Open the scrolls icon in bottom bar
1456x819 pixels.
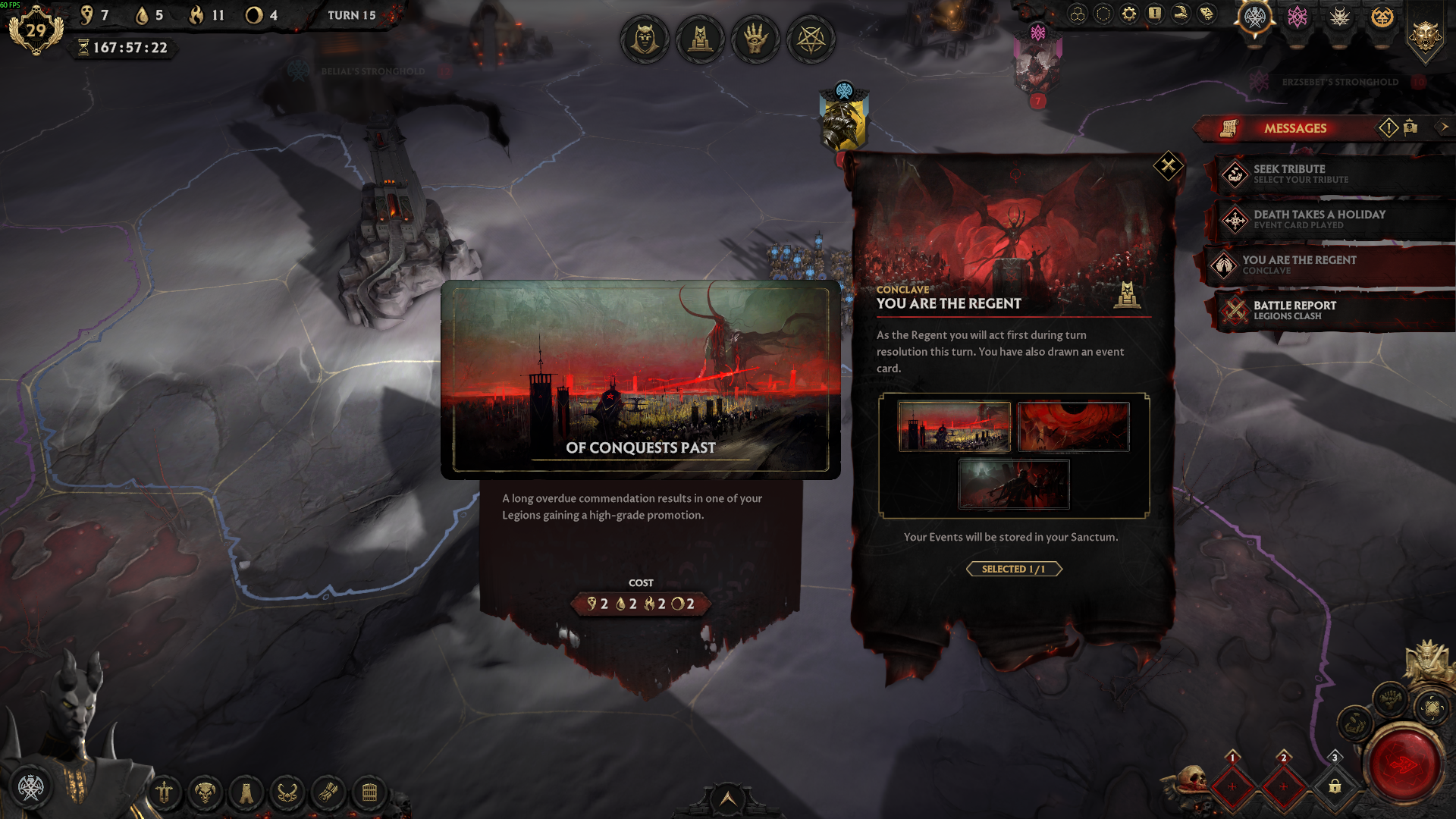coord(328,793)
